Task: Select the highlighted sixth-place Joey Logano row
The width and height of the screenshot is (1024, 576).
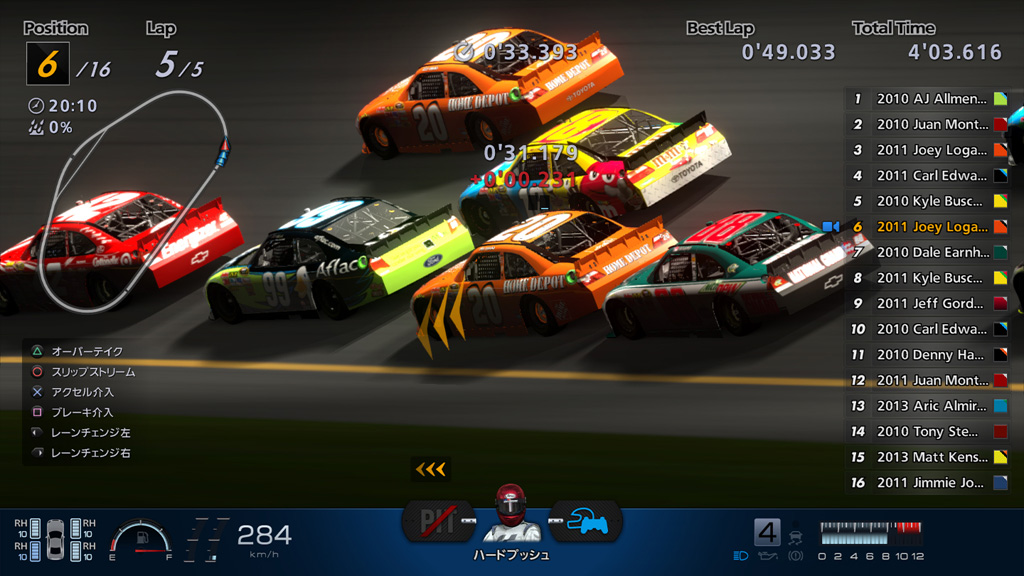Action: pos(930,227)
